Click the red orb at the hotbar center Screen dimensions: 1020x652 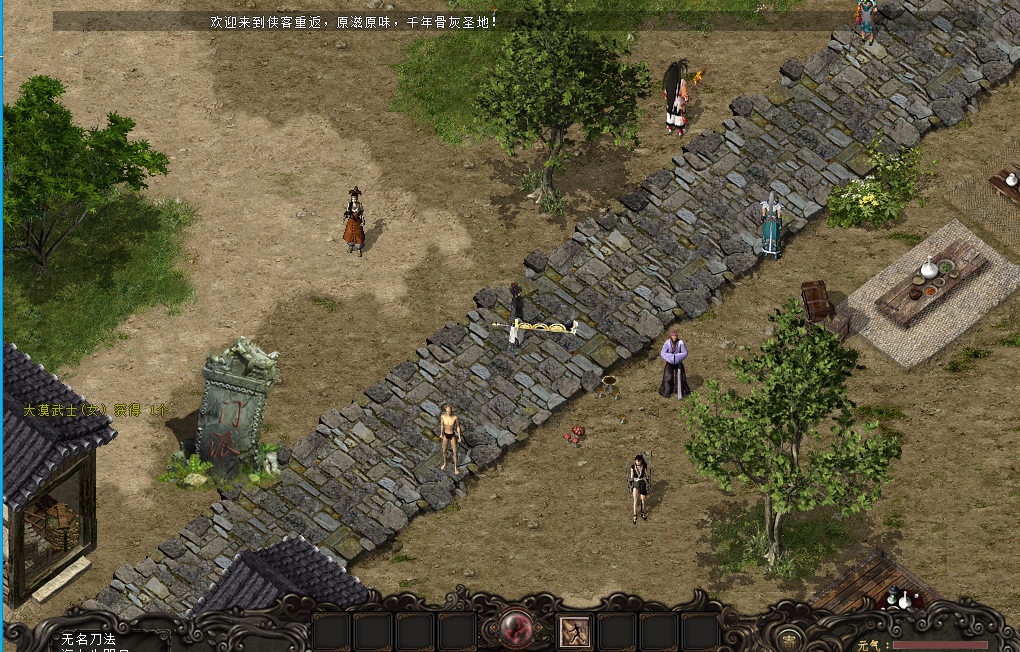[x=516, y=629]
